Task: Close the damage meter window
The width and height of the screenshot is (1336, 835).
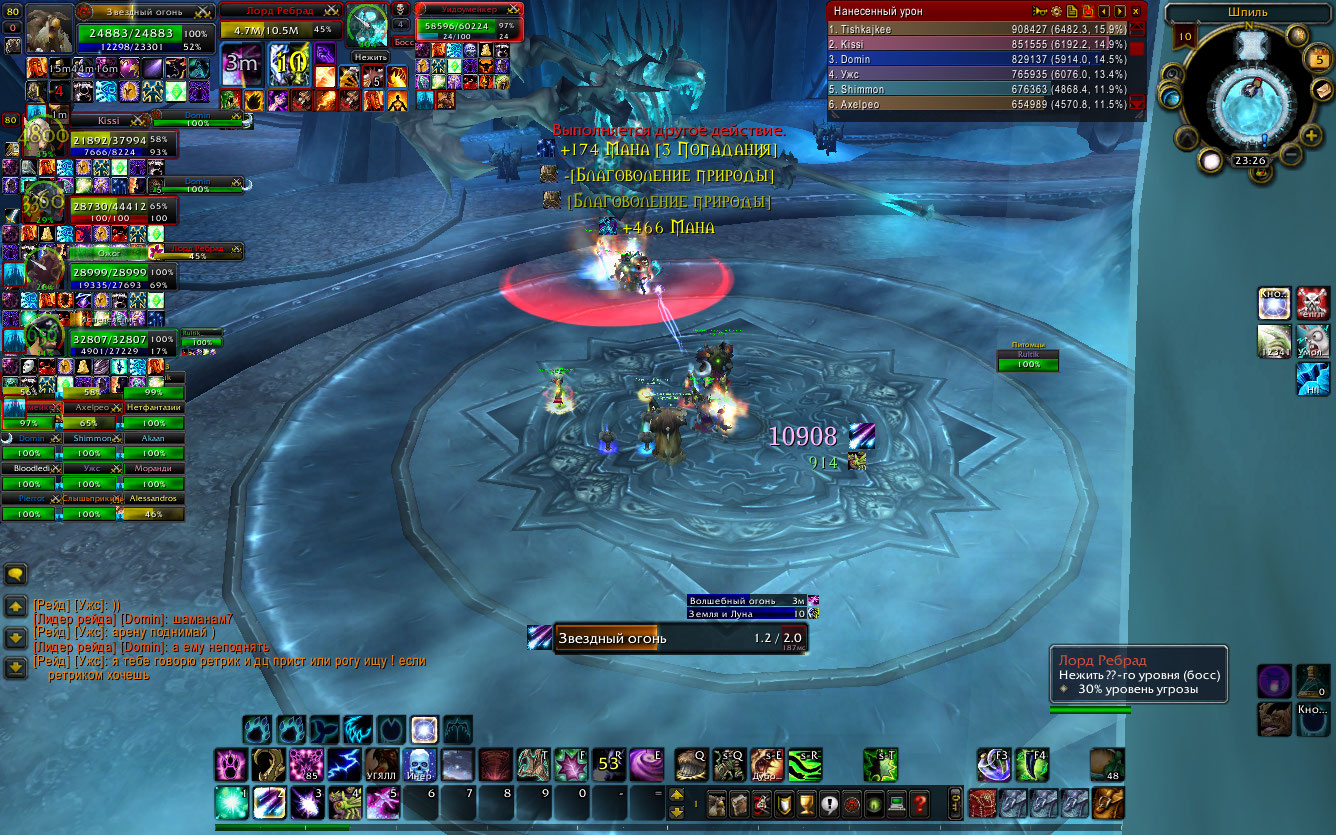Action: pos(1135,11)
